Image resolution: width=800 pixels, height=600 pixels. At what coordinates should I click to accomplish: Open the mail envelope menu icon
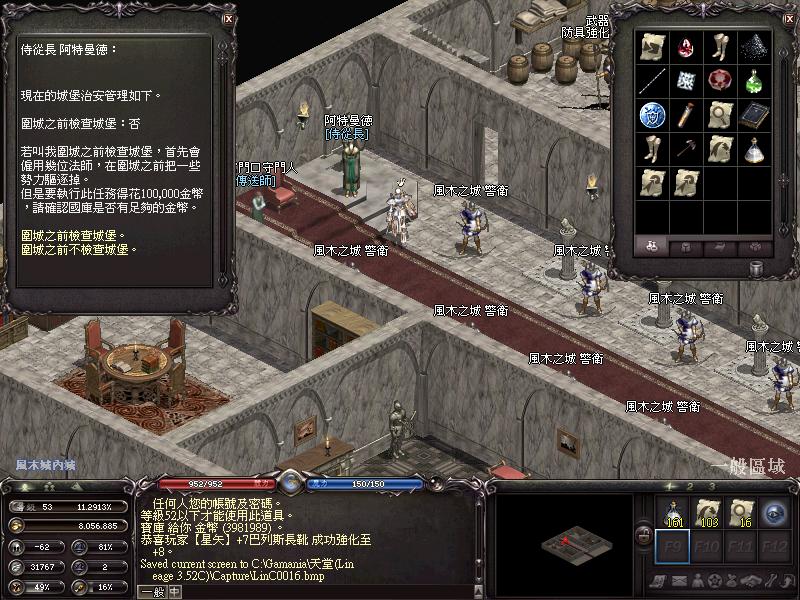click(677, 582)
